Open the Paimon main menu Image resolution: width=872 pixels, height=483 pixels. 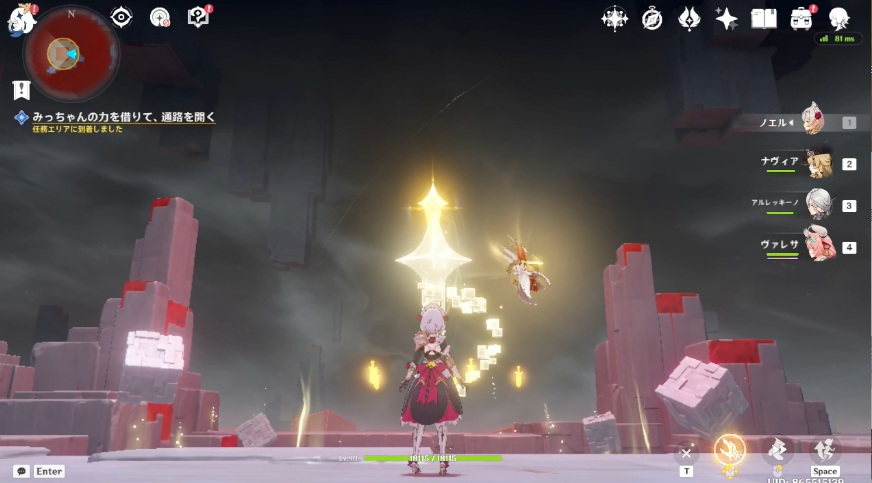21,18
